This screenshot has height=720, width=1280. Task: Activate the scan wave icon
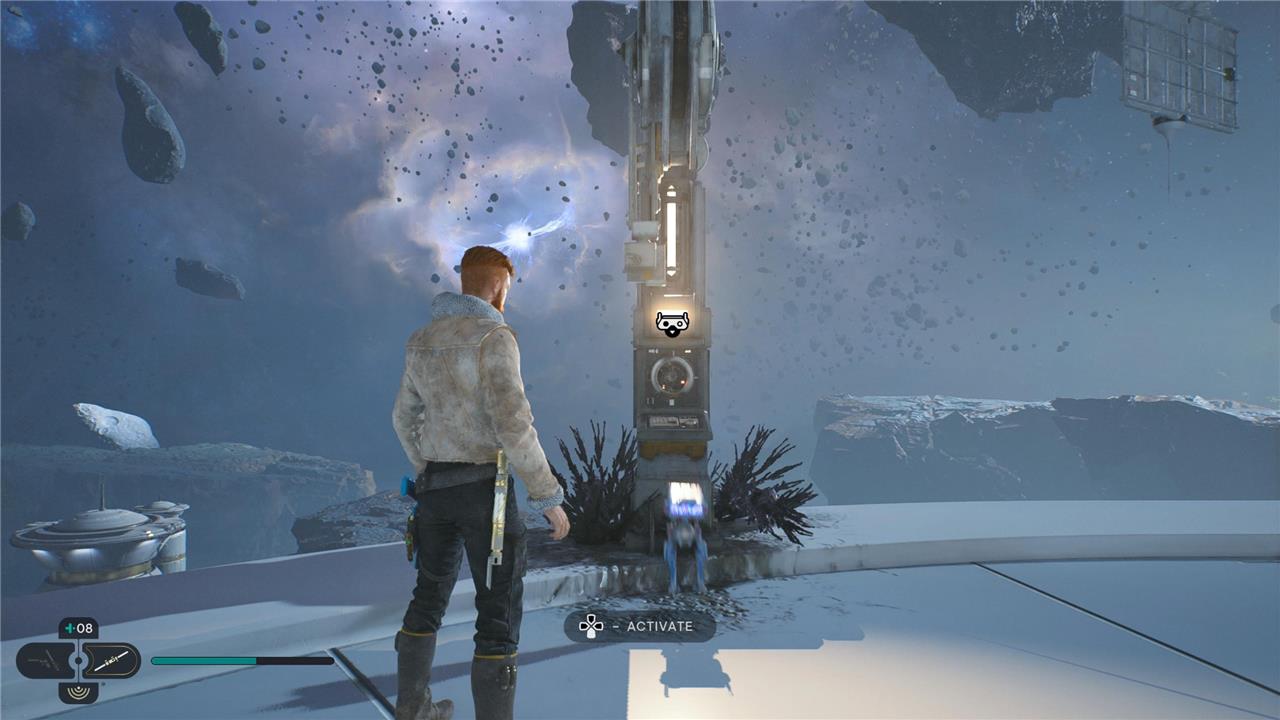coord(78,691)
